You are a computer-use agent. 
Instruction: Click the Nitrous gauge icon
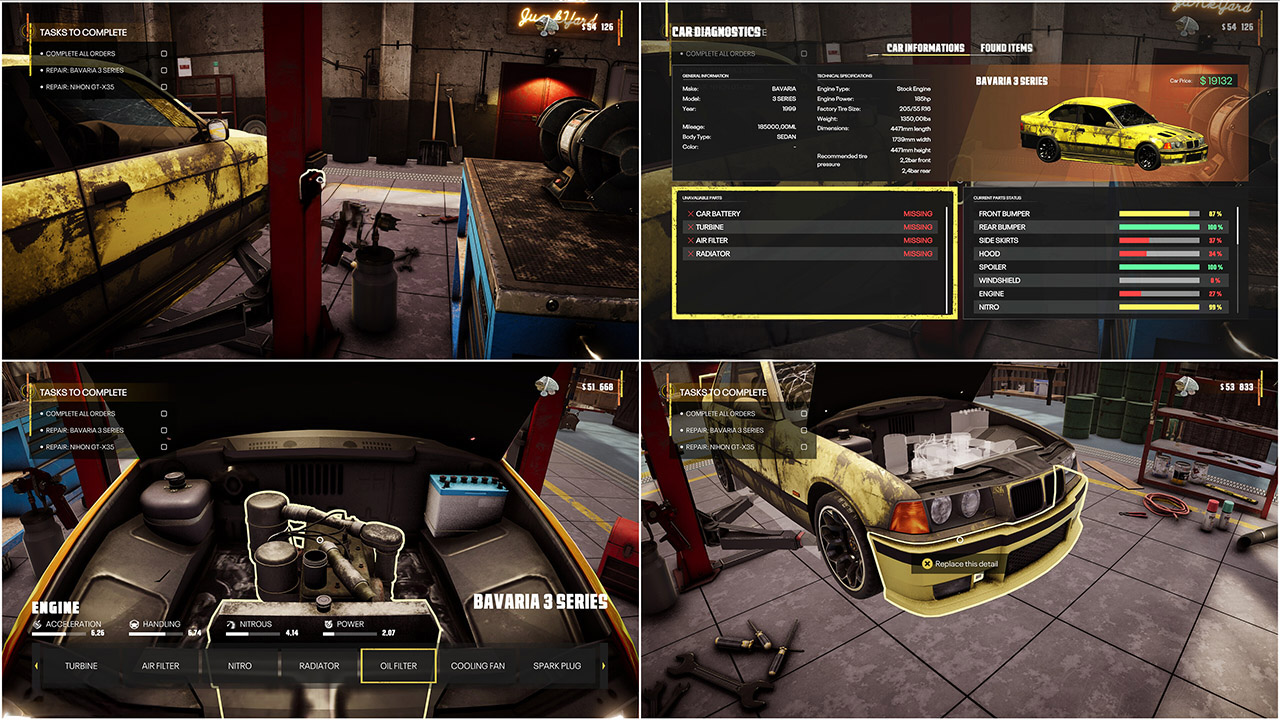(x=230, y=622)
